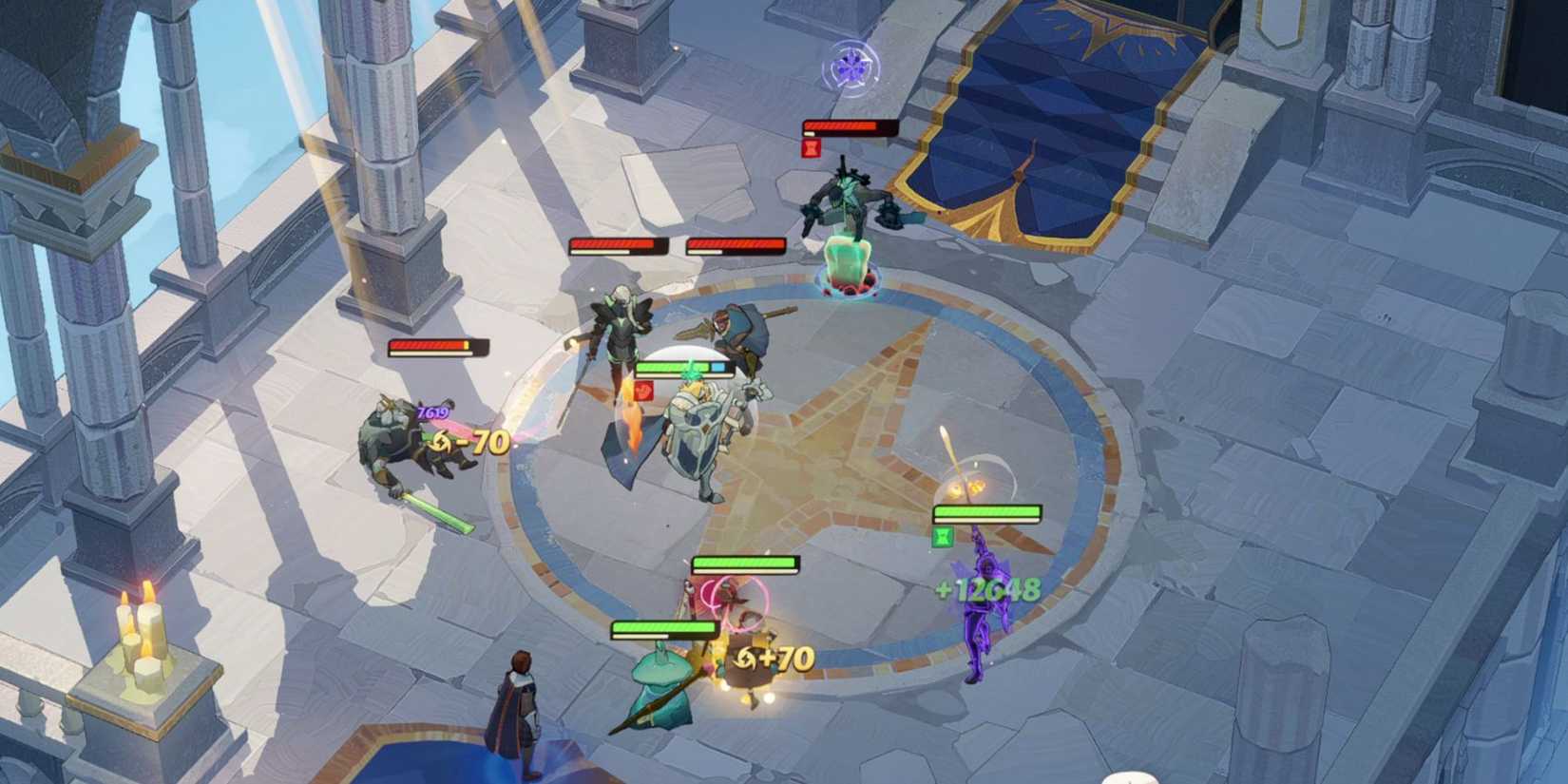Click the red hourglass status icon
Screen dimensions: 1568x784
click(810, 145)
